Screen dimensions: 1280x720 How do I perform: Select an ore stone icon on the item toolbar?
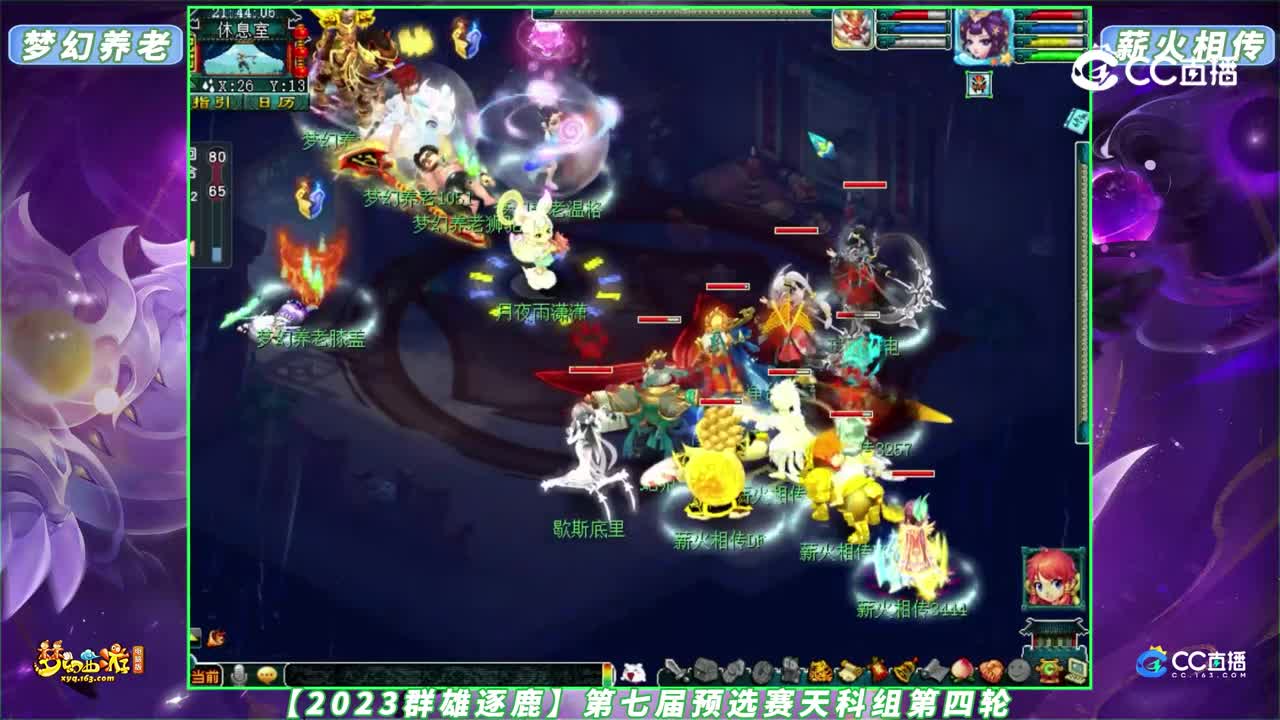pos(733,667)
